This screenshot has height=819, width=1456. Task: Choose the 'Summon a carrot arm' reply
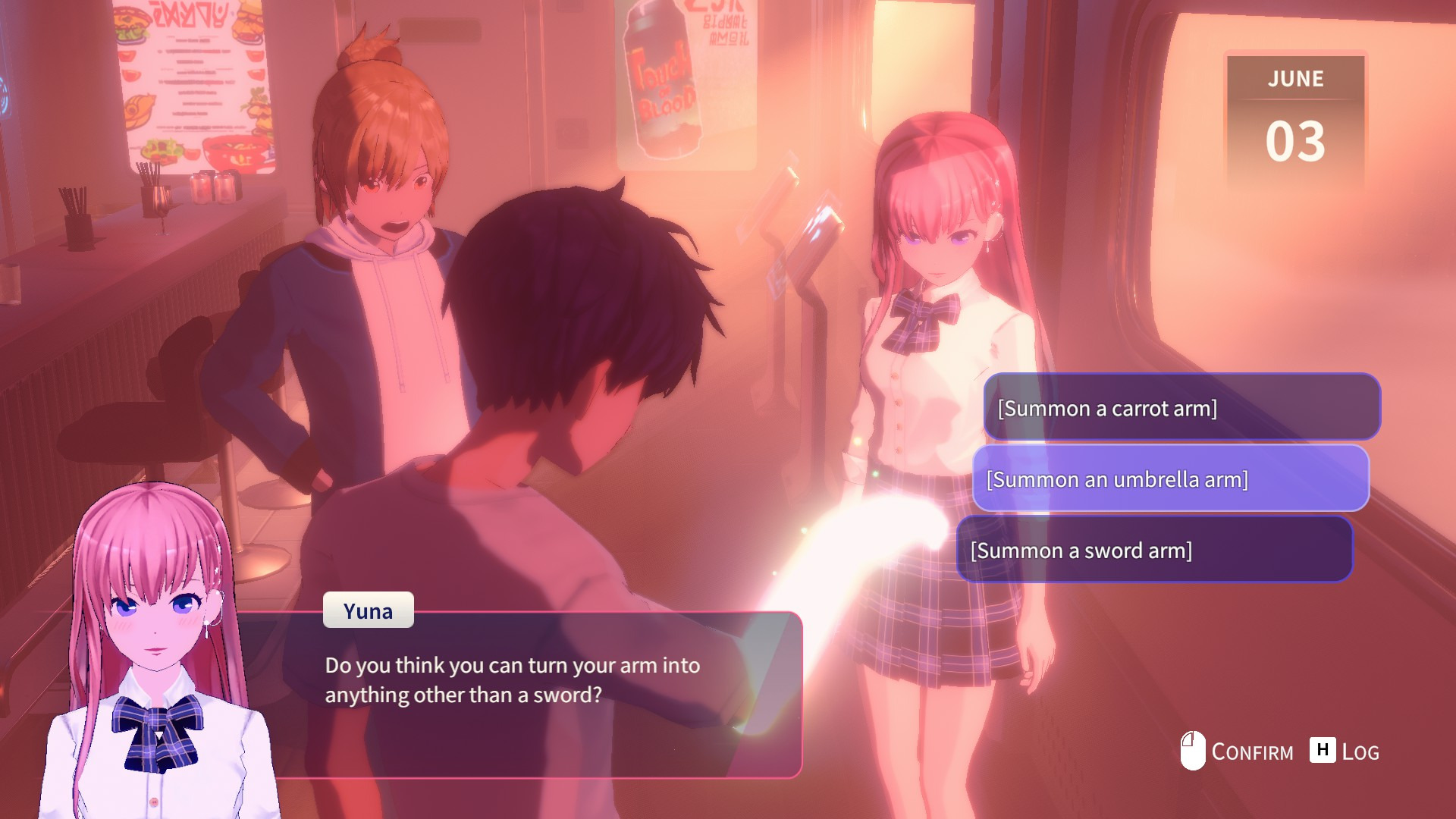point(1181,408)
